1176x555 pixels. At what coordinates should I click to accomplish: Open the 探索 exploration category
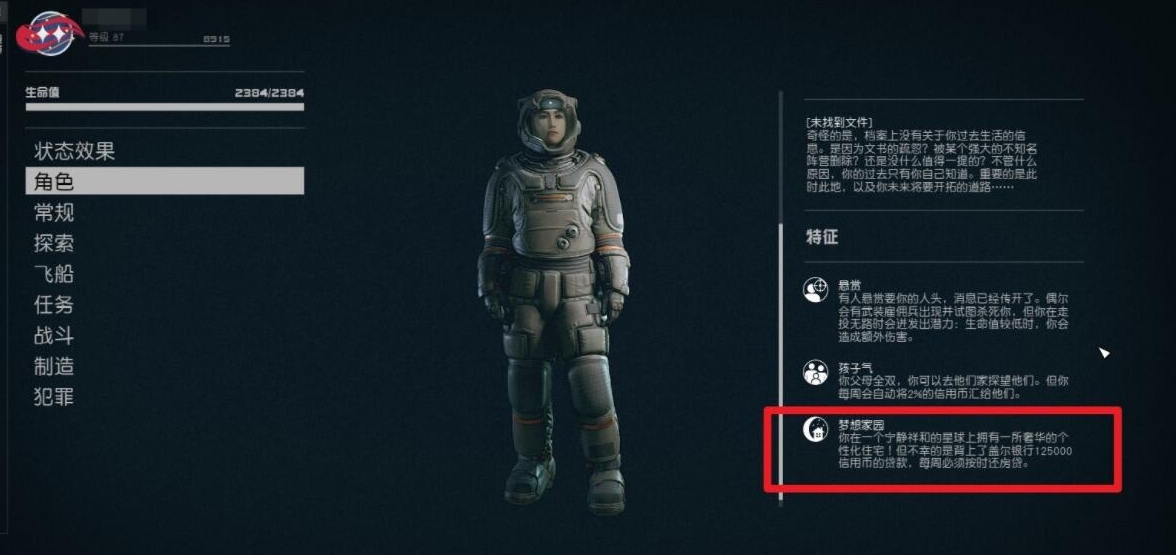tap(54, 243)
